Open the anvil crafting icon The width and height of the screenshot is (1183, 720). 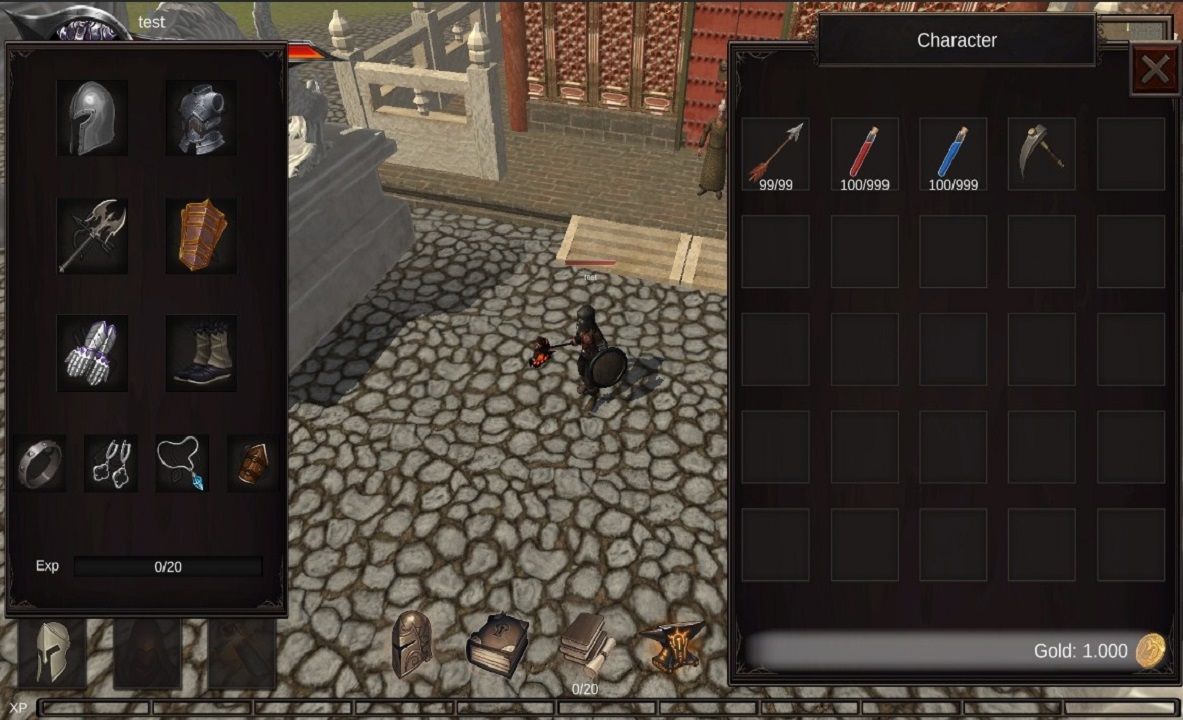coord(672,645)
